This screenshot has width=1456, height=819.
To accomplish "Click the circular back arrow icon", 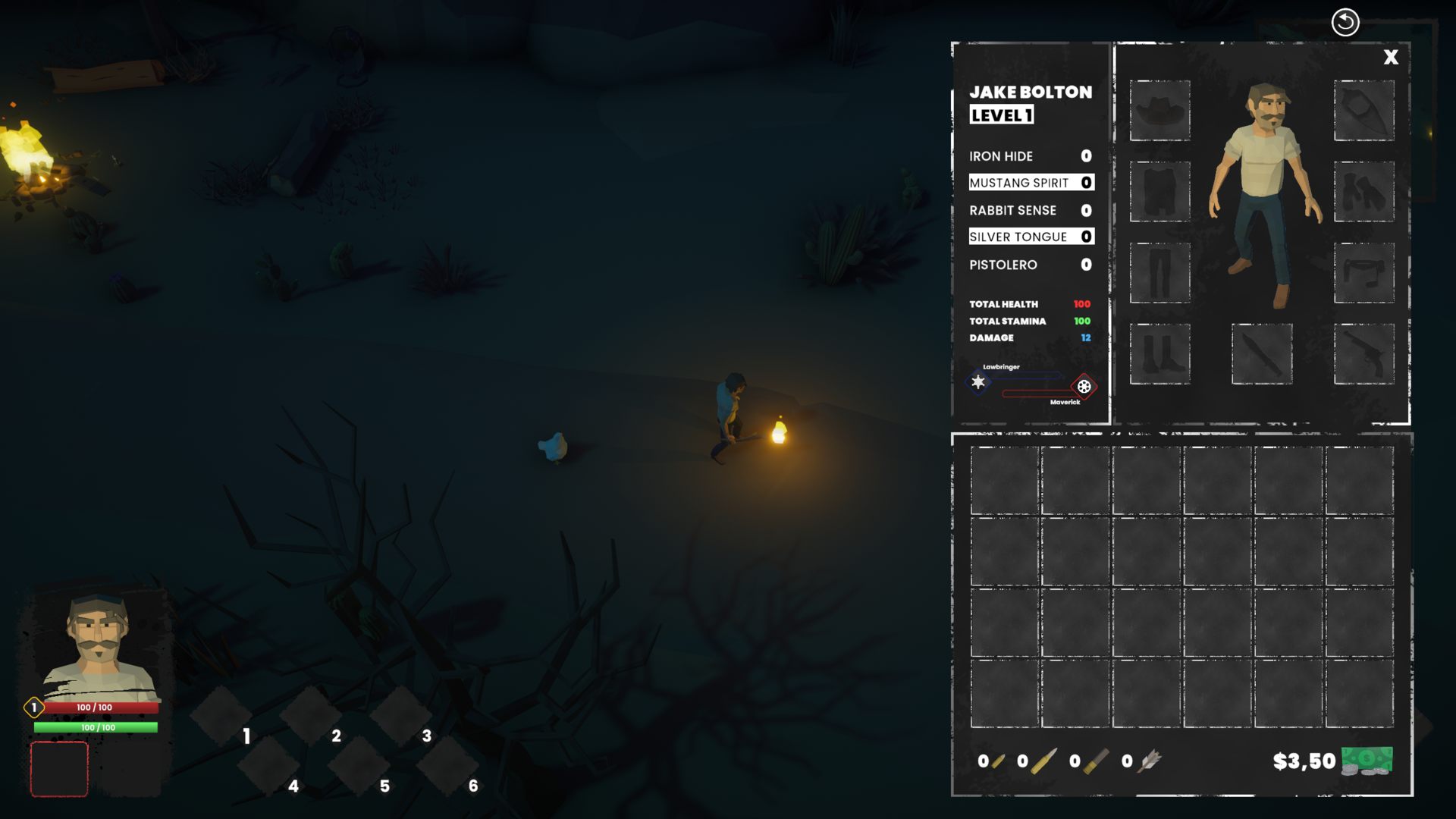I will (x=1345, y=22).
